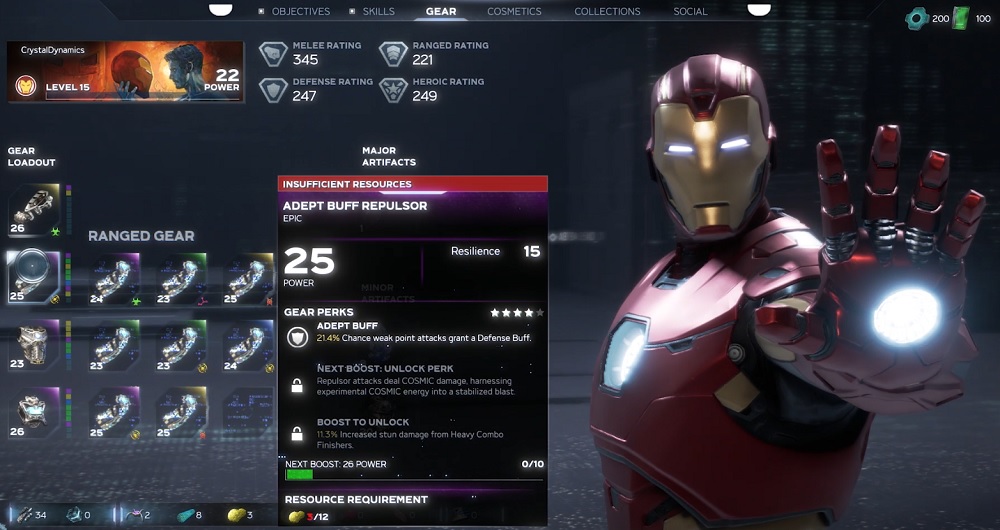Open the Skills tab
The image size is (1000, 530).
click(x=378, y=12)
